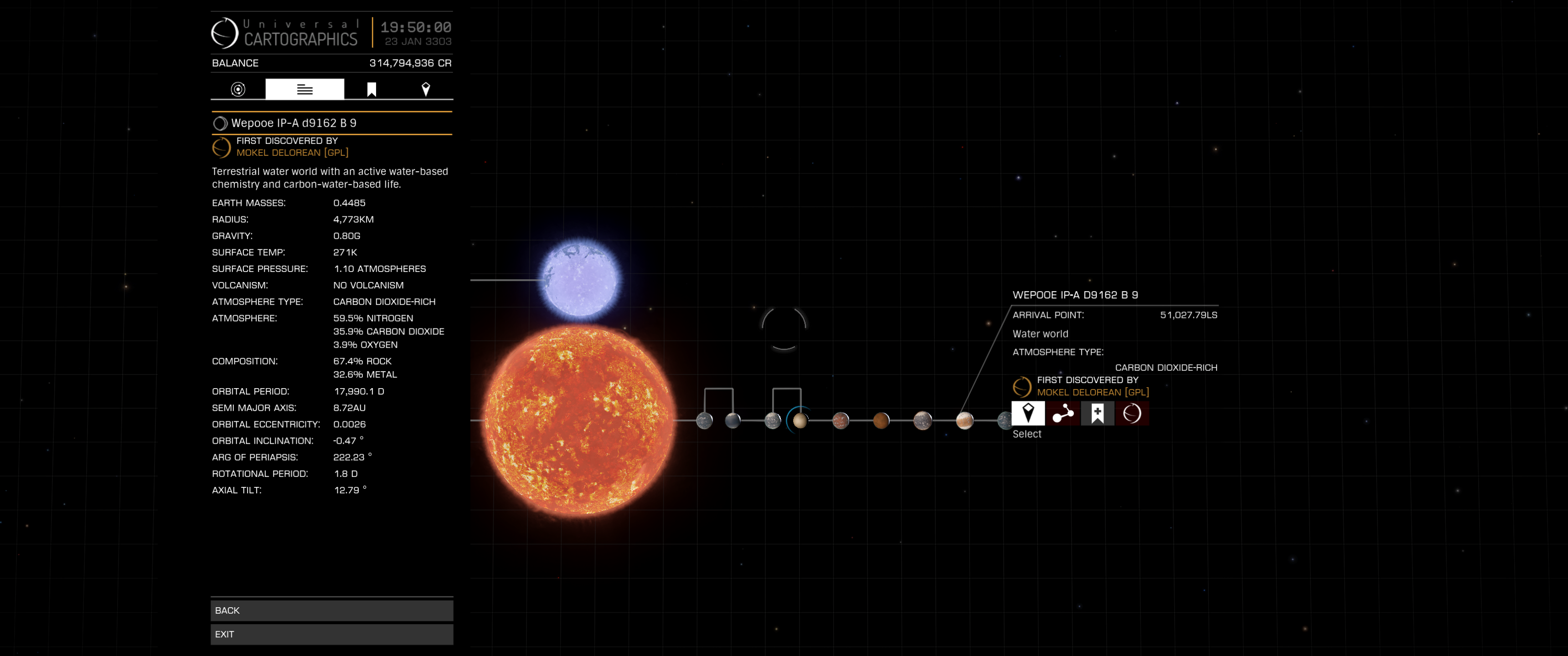Image resolution: width=1568 pixels, height=656 pixels.
Task: Select the planet with the pin button
Action: [1027, 413]
